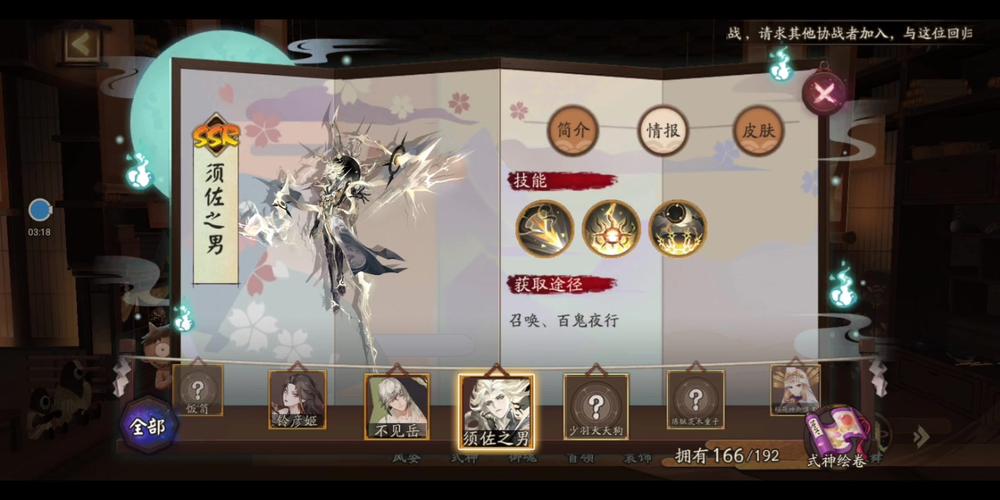This screenshot has height=500, width=1000.
Task: Switch to the 情报 (info) tab
Action: [664, 130]
